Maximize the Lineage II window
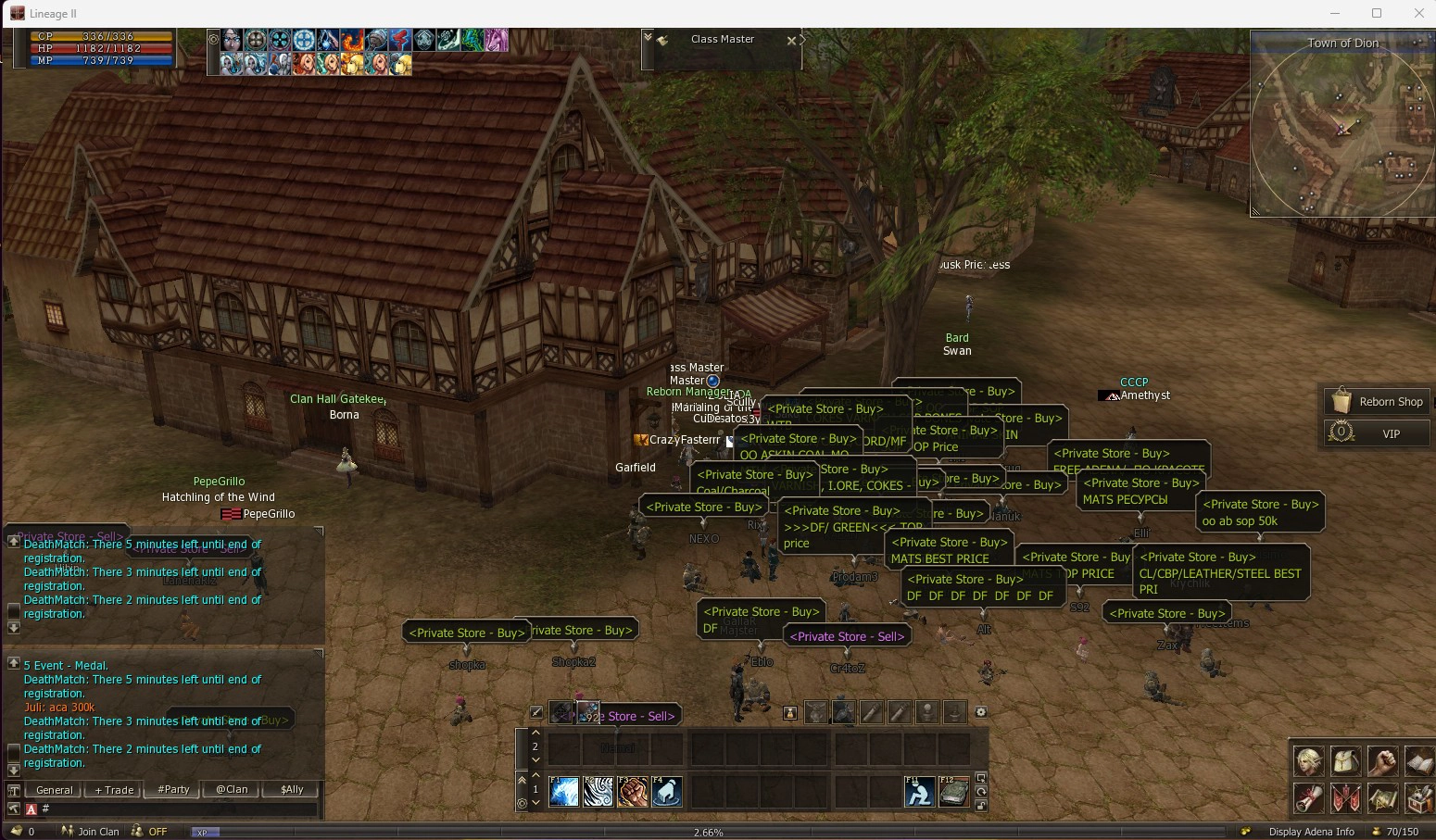This screenshot has height=840, width=1436. point(1377,13)
